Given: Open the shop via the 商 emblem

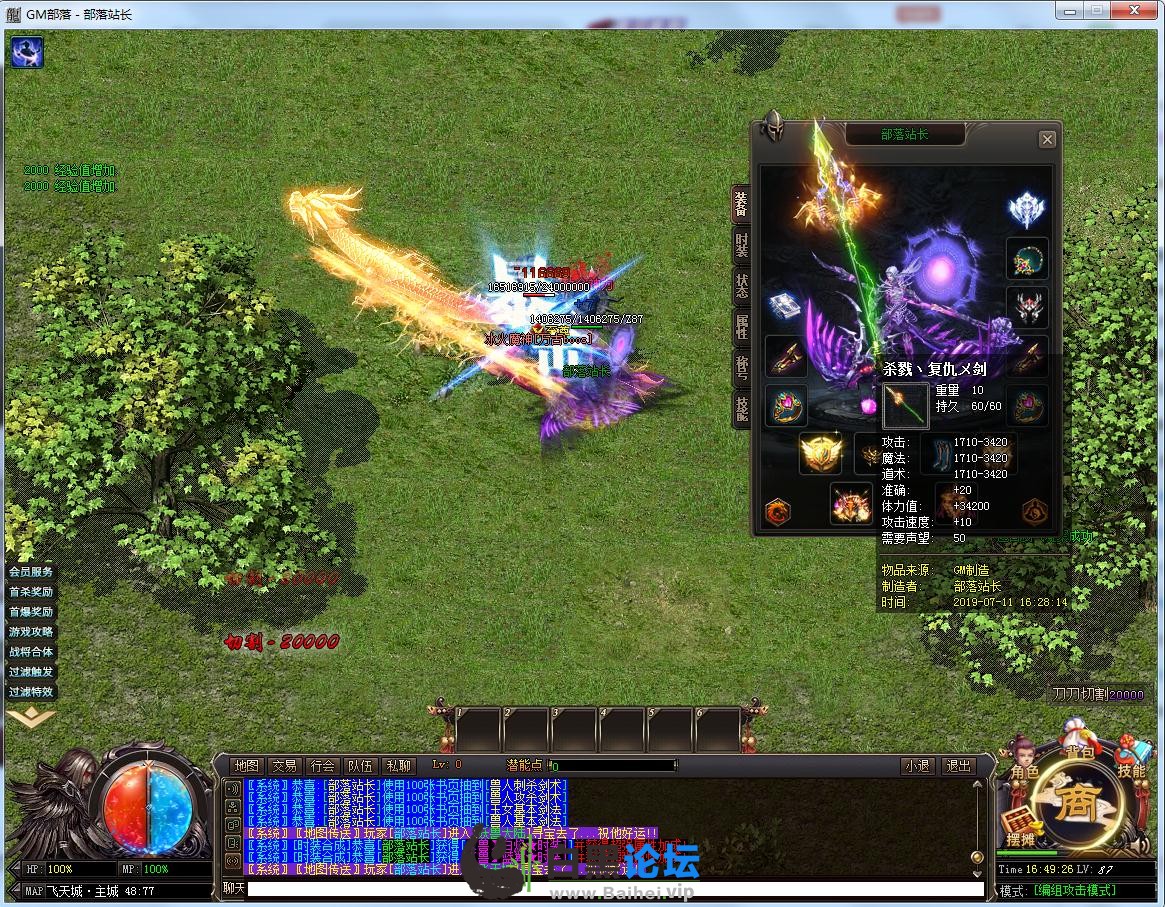Looking at the screenshot, I should (x=1076, y=800).
